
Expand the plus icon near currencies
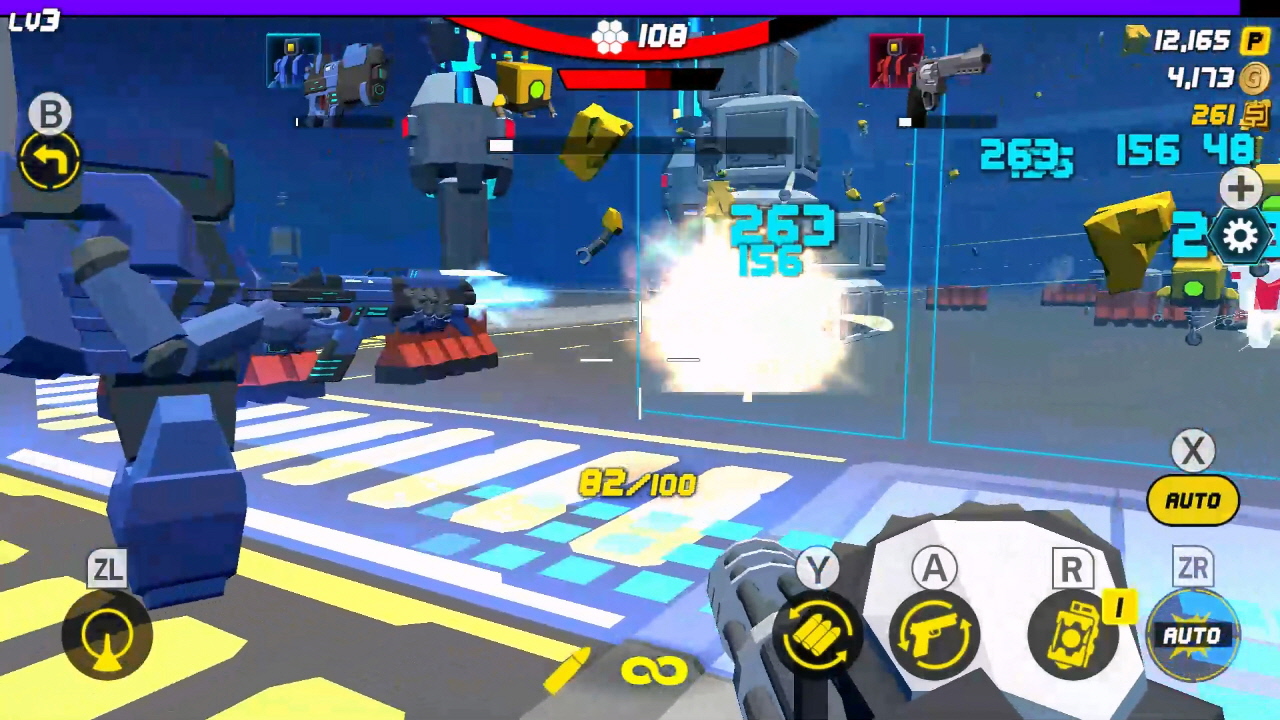(x=1240, y=188)
